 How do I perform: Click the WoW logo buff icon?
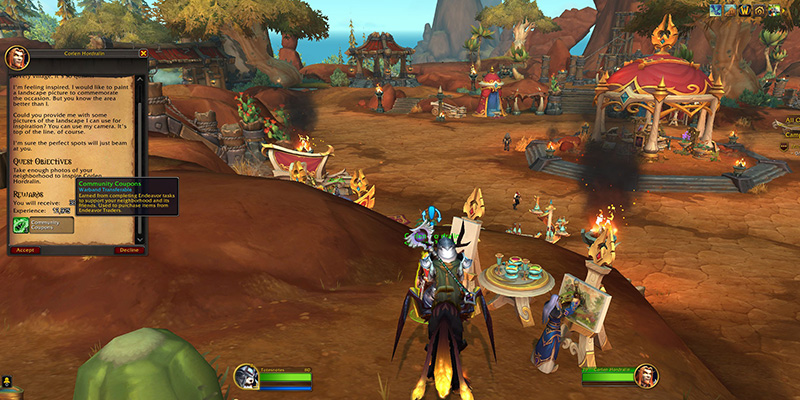click(745, 9)
